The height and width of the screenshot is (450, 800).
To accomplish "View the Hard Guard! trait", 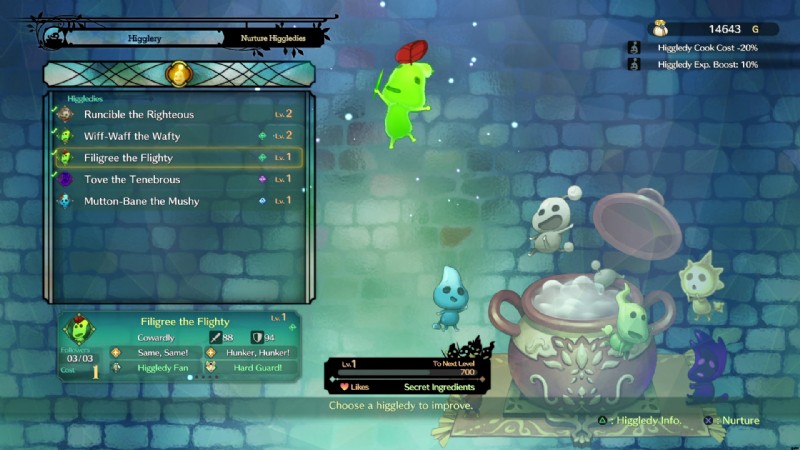I will (x=253, y=368).
